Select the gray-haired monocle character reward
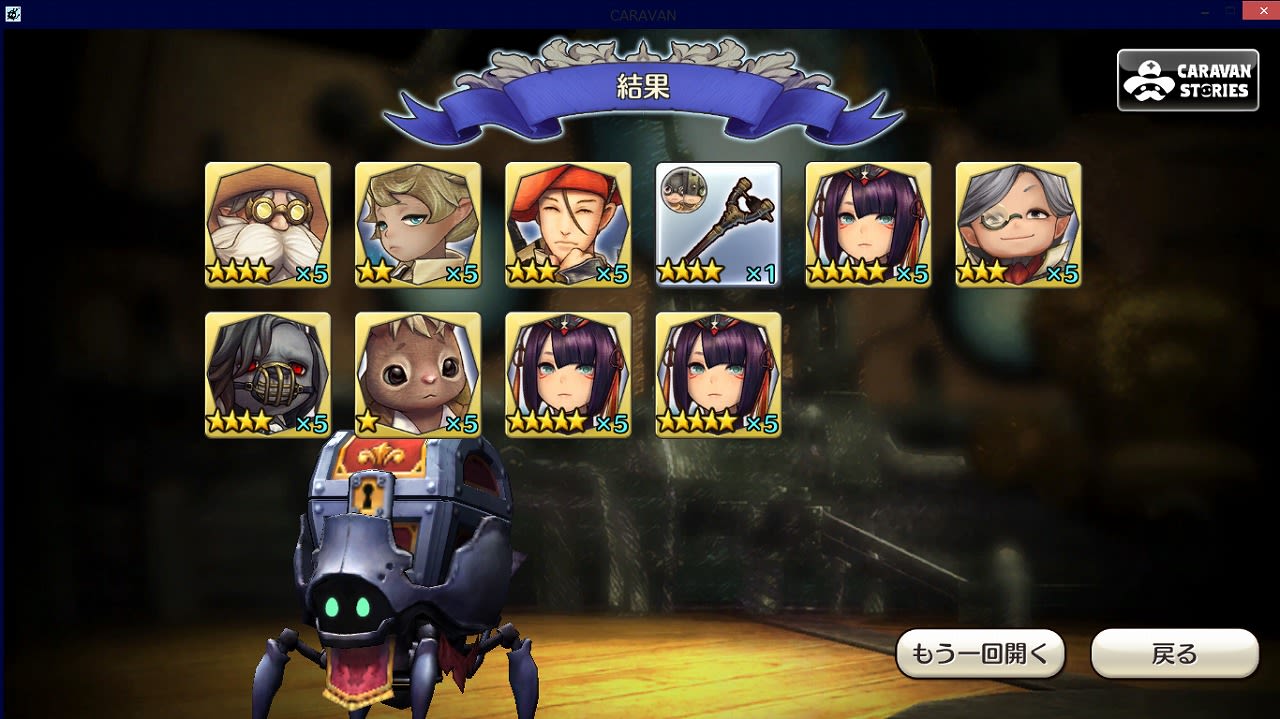Image resolution: width=1280 pixels, height=719 pixels. (1018, 225)
